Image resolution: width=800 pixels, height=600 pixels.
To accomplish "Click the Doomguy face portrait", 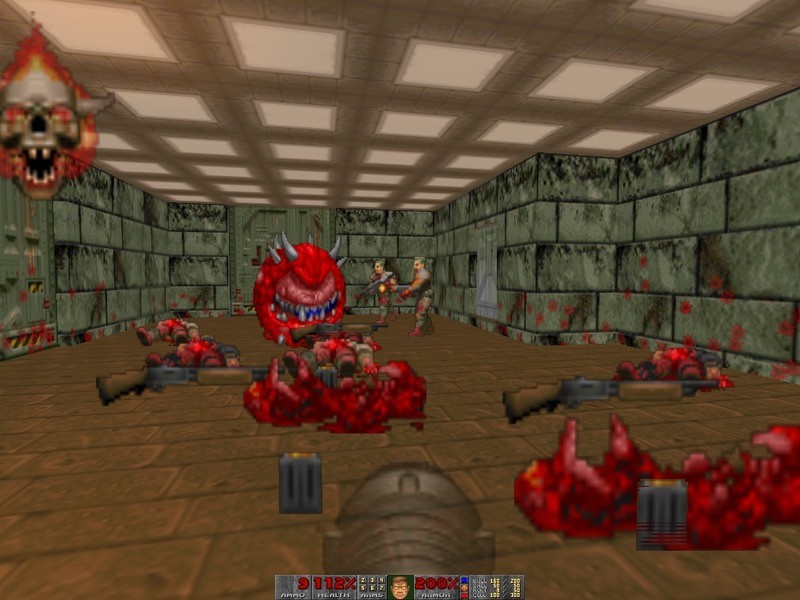I will click(401, 587).
